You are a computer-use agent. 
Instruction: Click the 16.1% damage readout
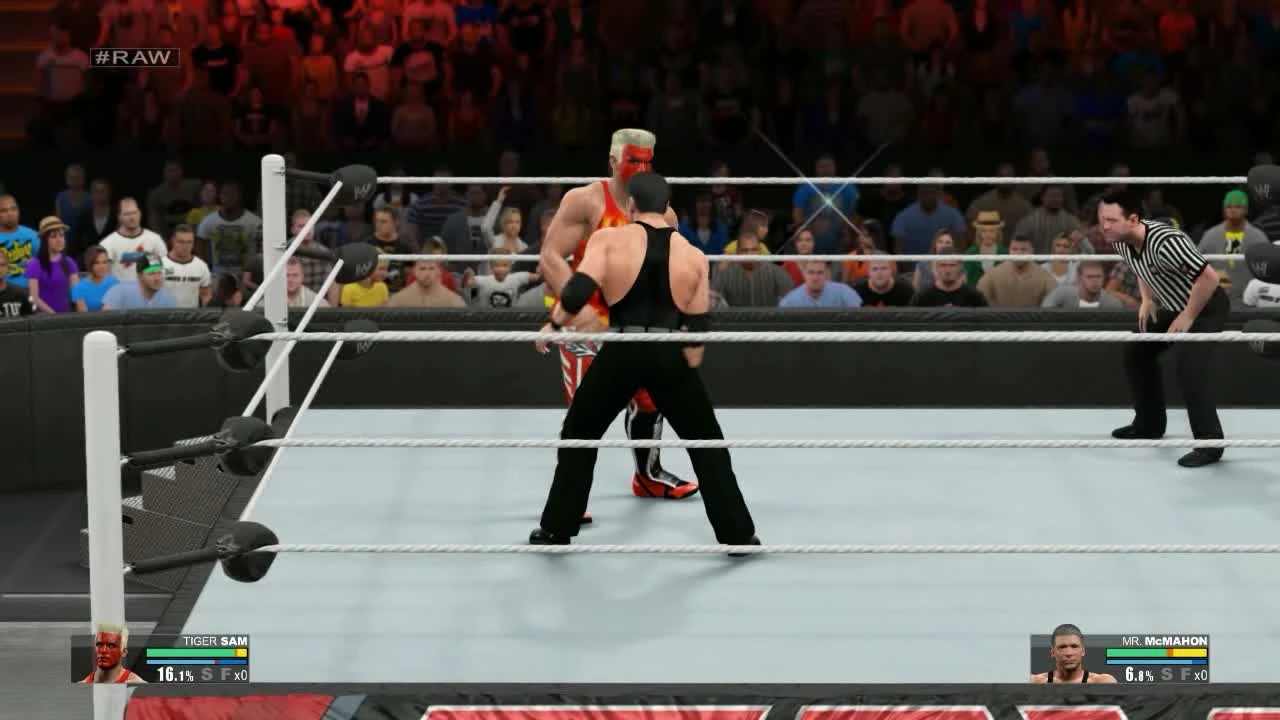175,674
